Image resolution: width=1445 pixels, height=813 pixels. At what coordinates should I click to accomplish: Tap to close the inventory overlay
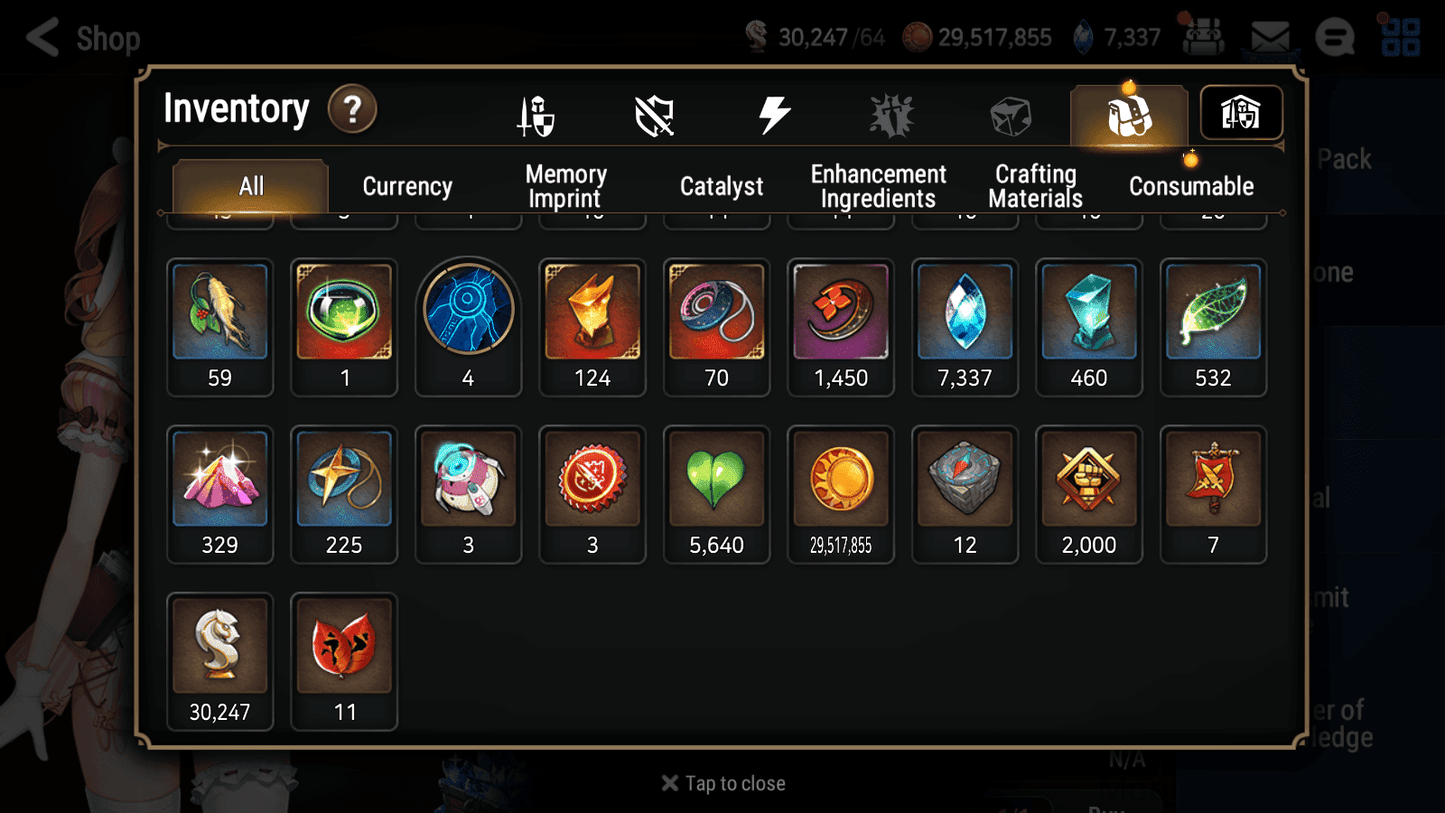[x=722, y=783]
